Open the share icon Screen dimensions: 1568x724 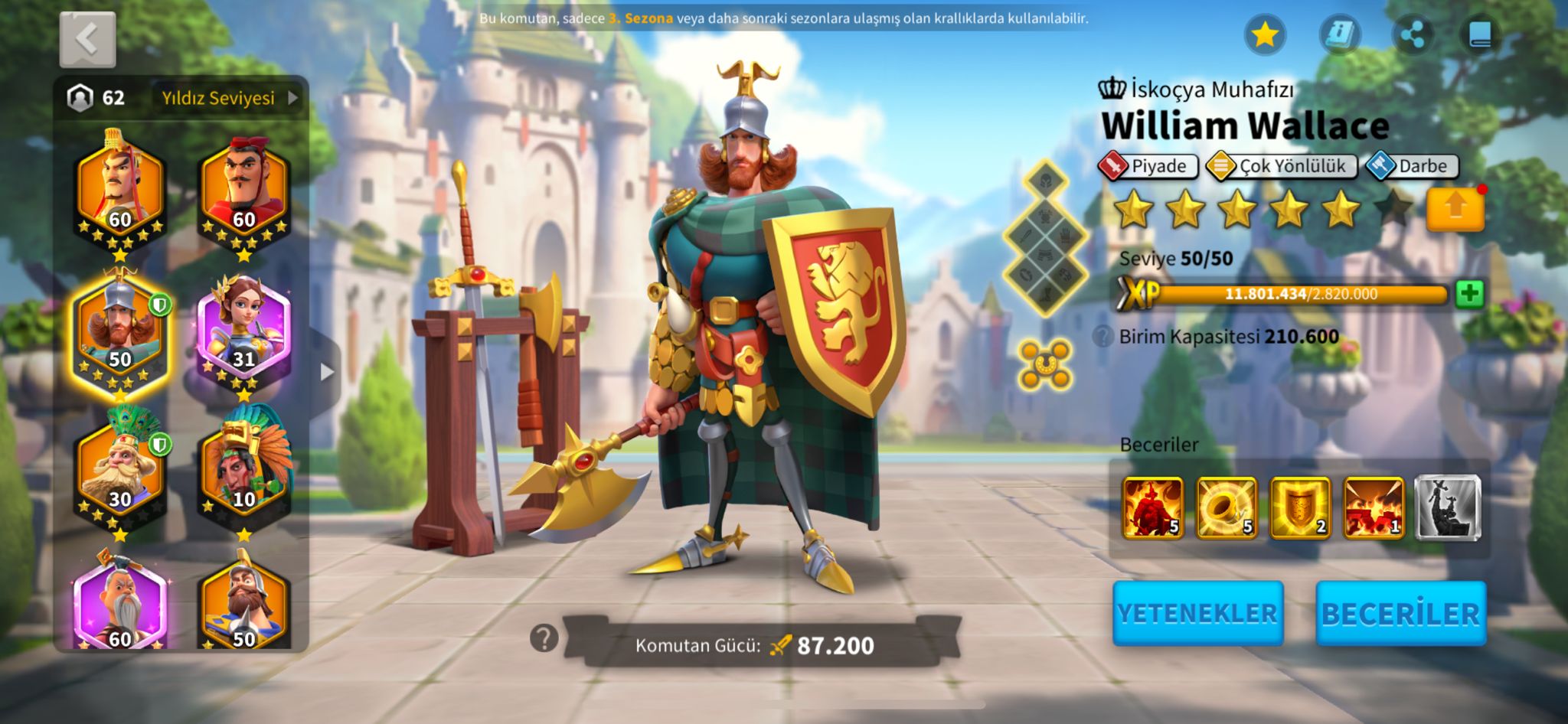coord(1412,35)
